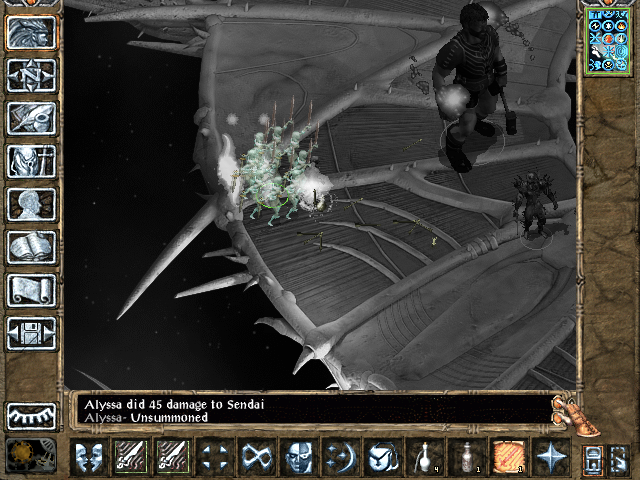
Task: Show the character record bust icon
Action: [31, 204]
